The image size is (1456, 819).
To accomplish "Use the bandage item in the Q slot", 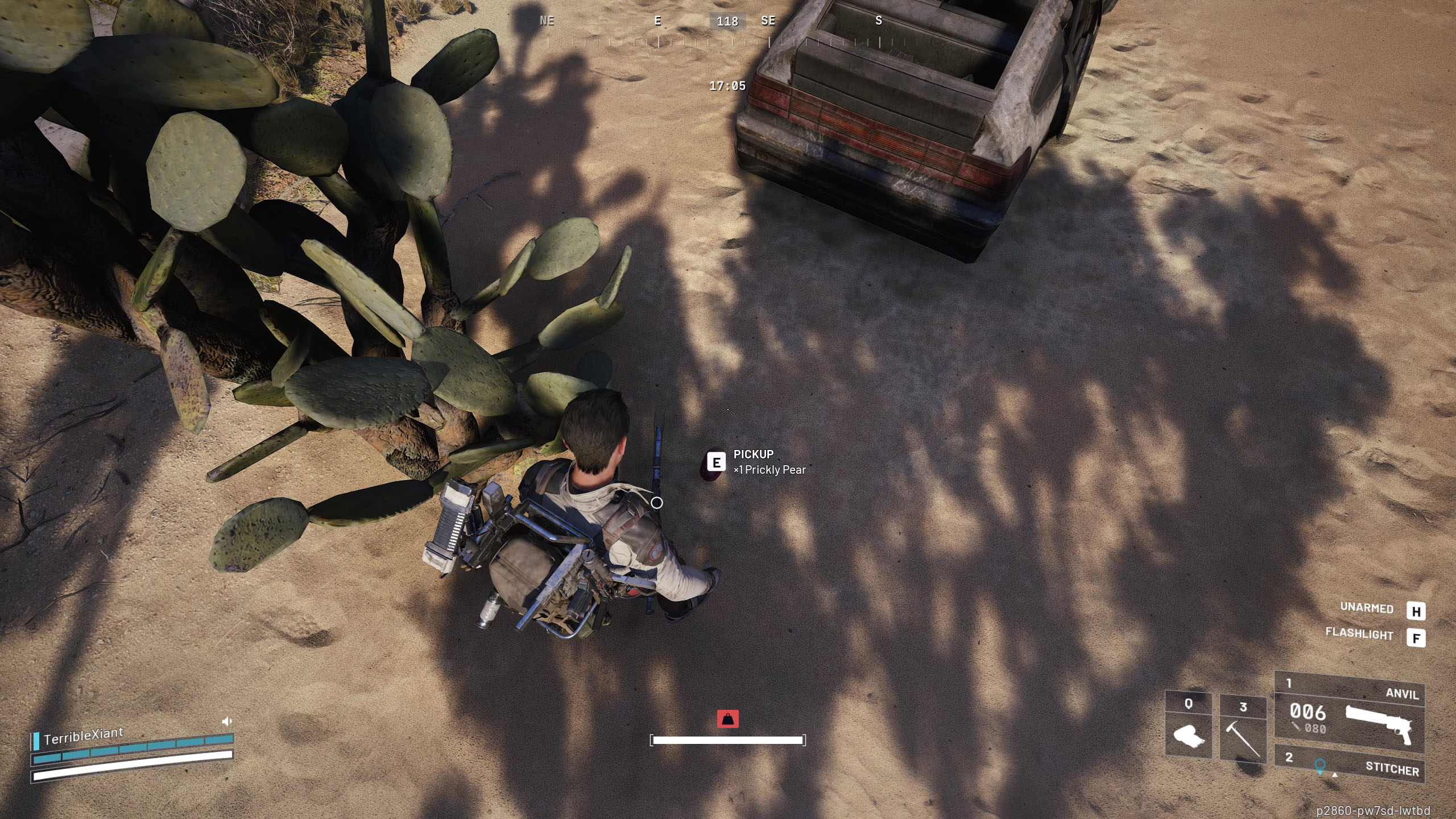I will point(1188,727).
